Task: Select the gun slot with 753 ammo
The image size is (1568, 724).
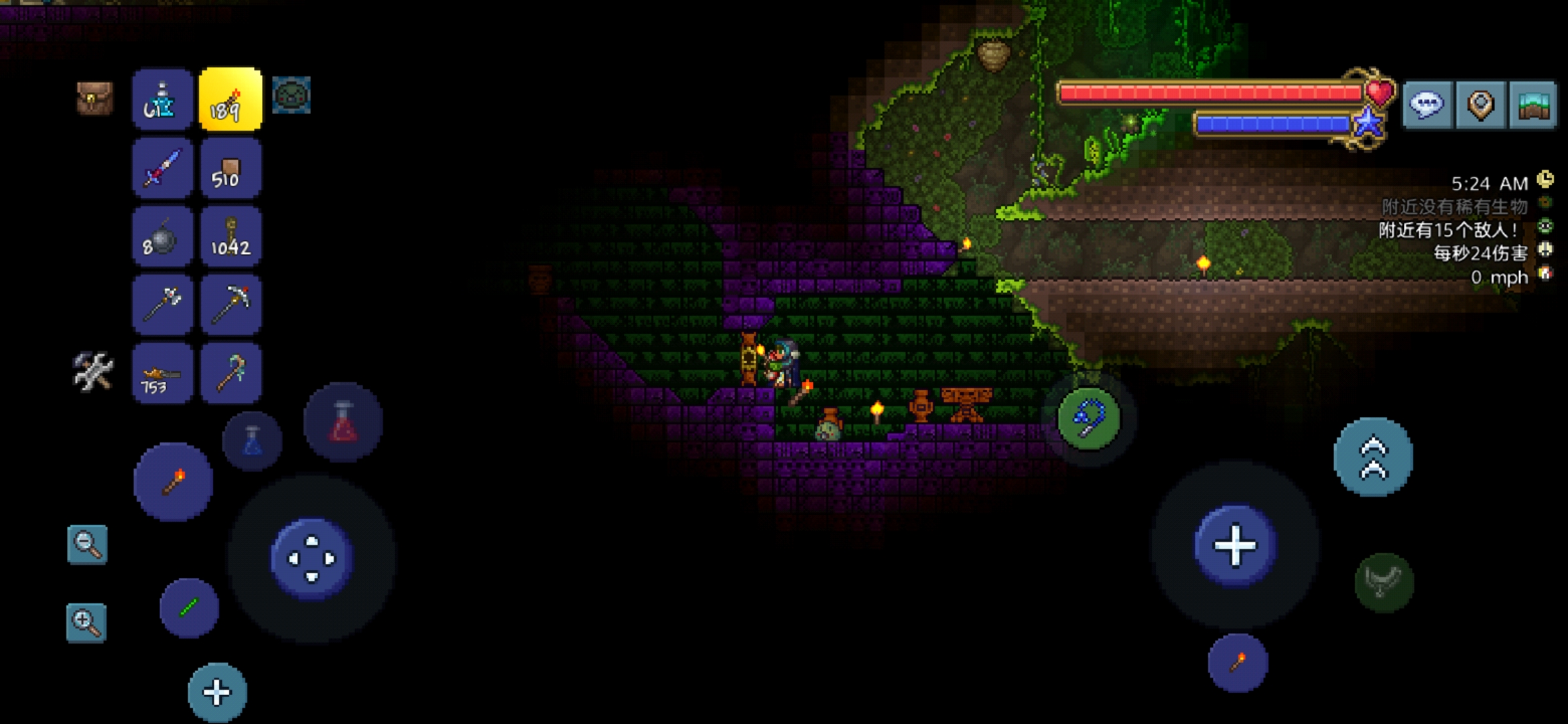Action: click(x=162, y=373)
